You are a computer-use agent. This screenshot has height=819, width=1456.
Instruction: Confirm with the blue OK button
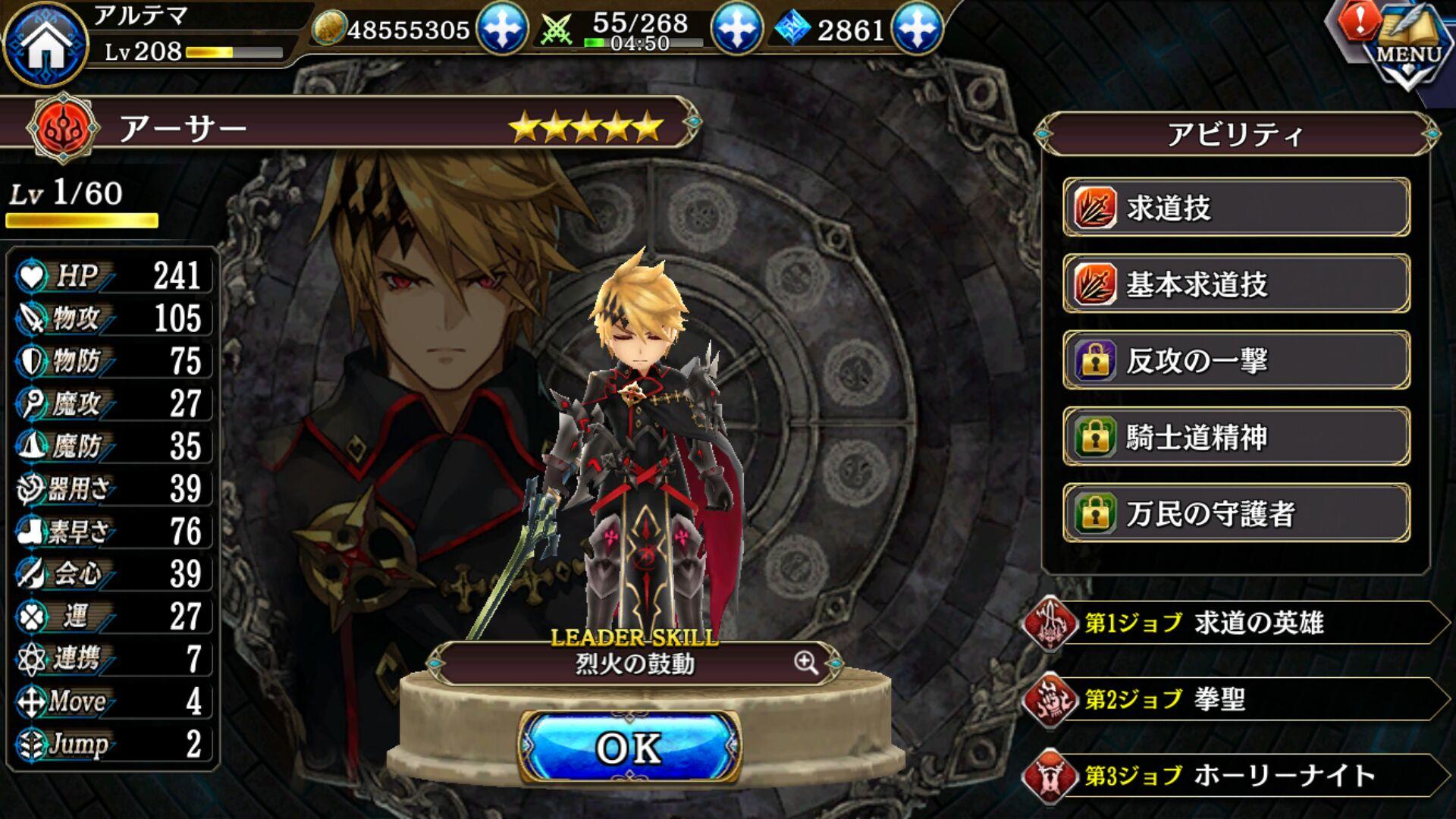(x=629, y=748)
